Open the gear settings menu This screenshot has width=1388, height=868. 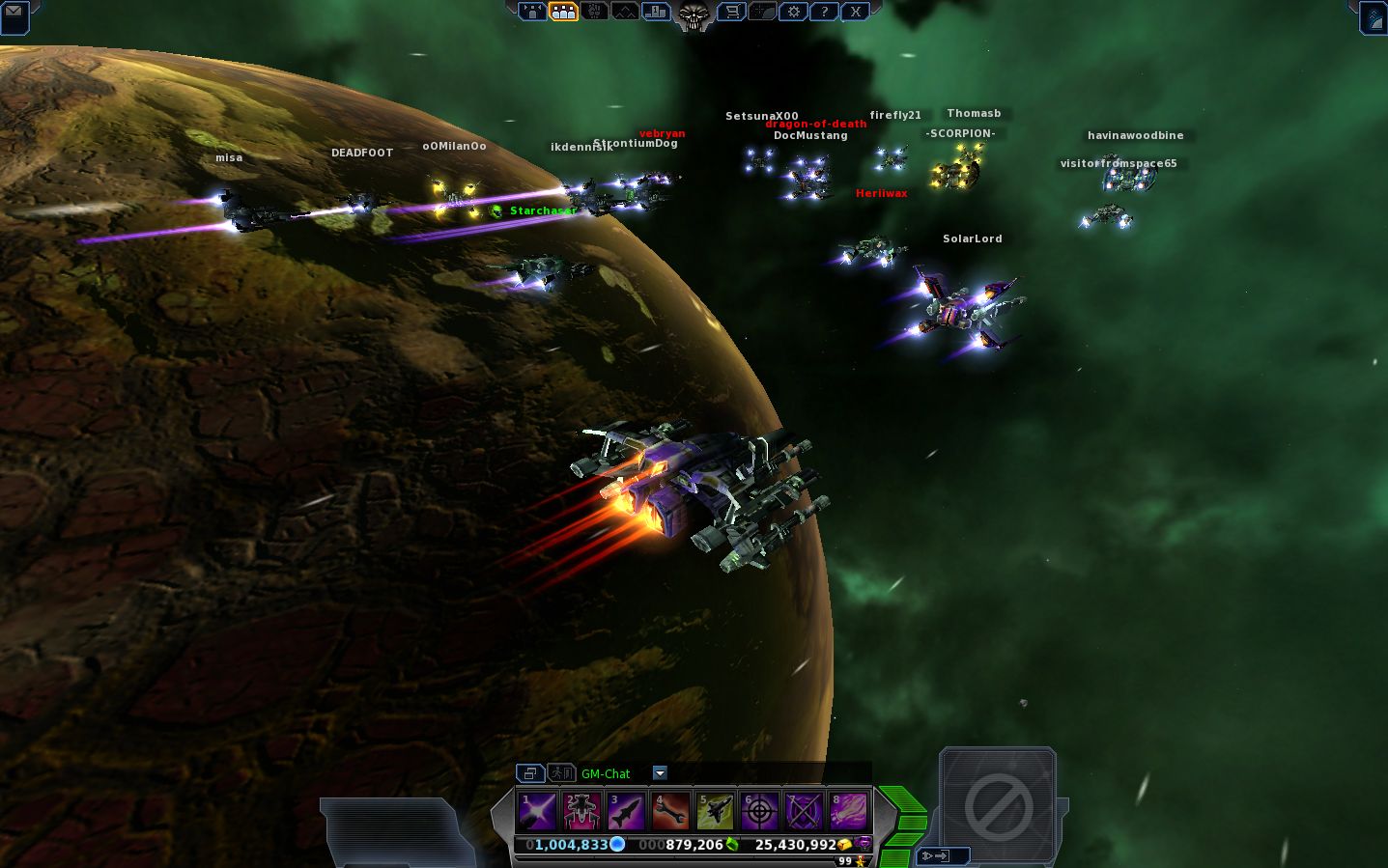794,12
